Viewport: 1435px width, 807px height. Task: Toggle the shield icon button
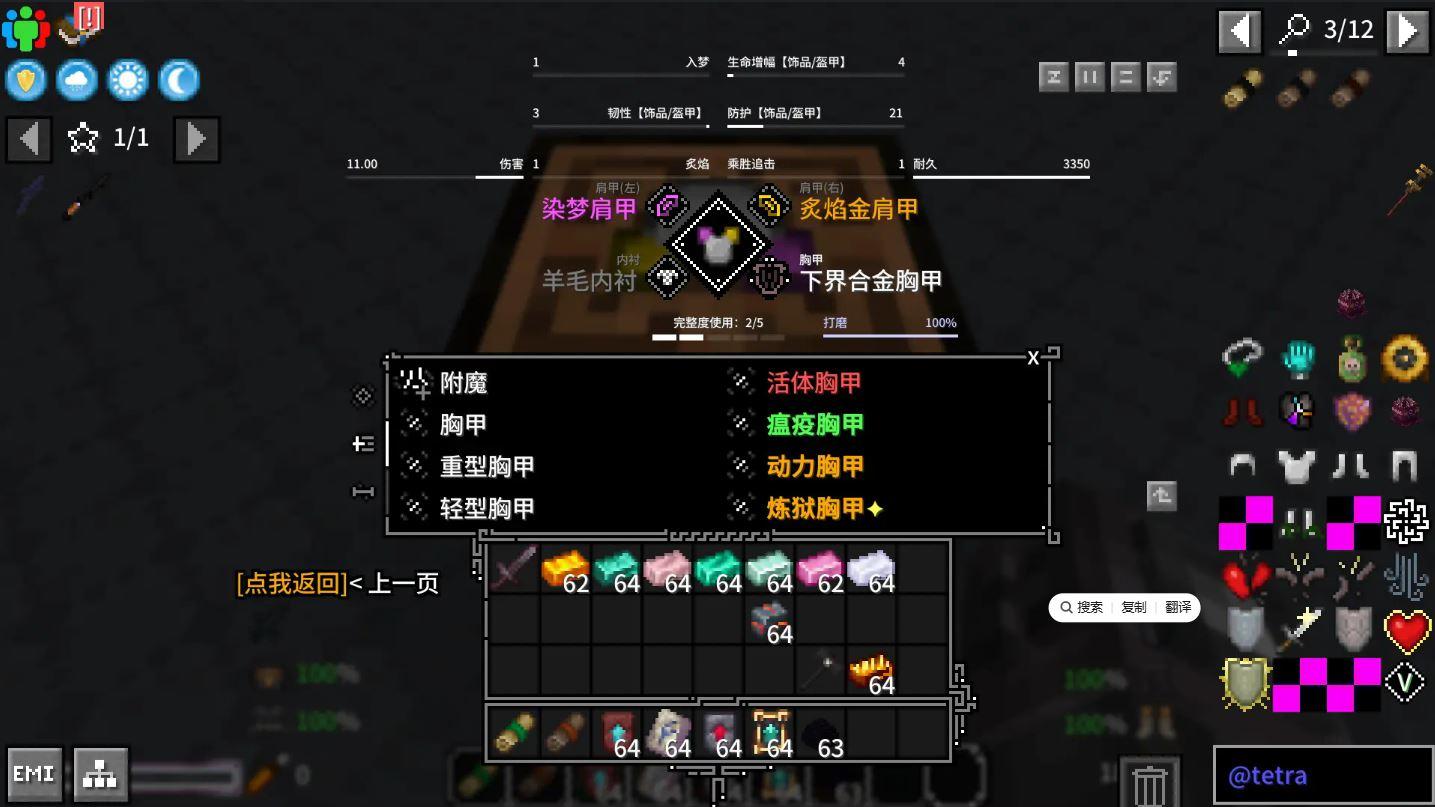pyautogui.click(x=26, y=79)
